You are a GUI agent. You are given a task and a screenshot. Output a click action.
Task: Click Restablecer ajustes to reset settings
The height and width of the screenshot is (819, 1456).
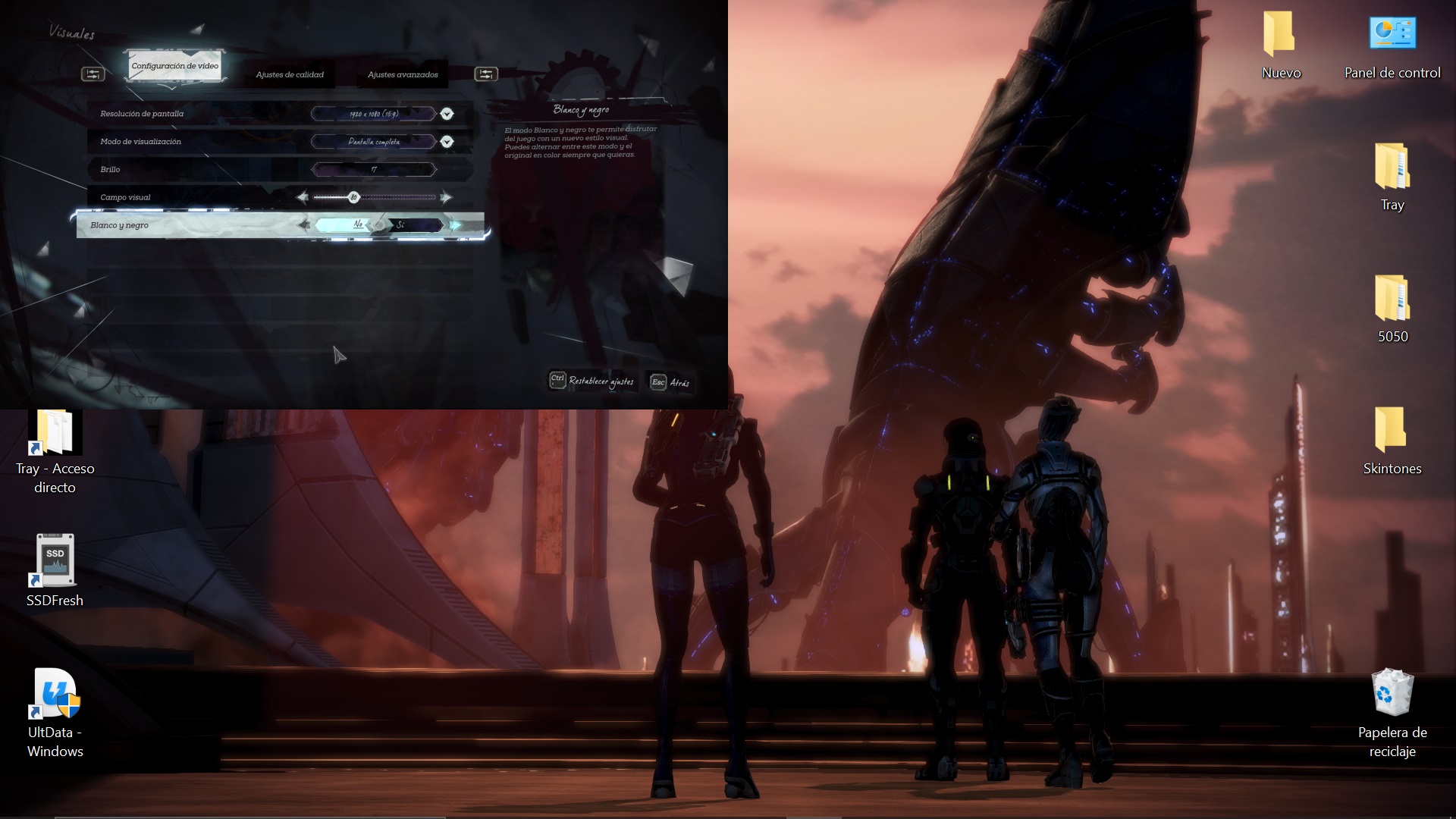coord(591,381)
